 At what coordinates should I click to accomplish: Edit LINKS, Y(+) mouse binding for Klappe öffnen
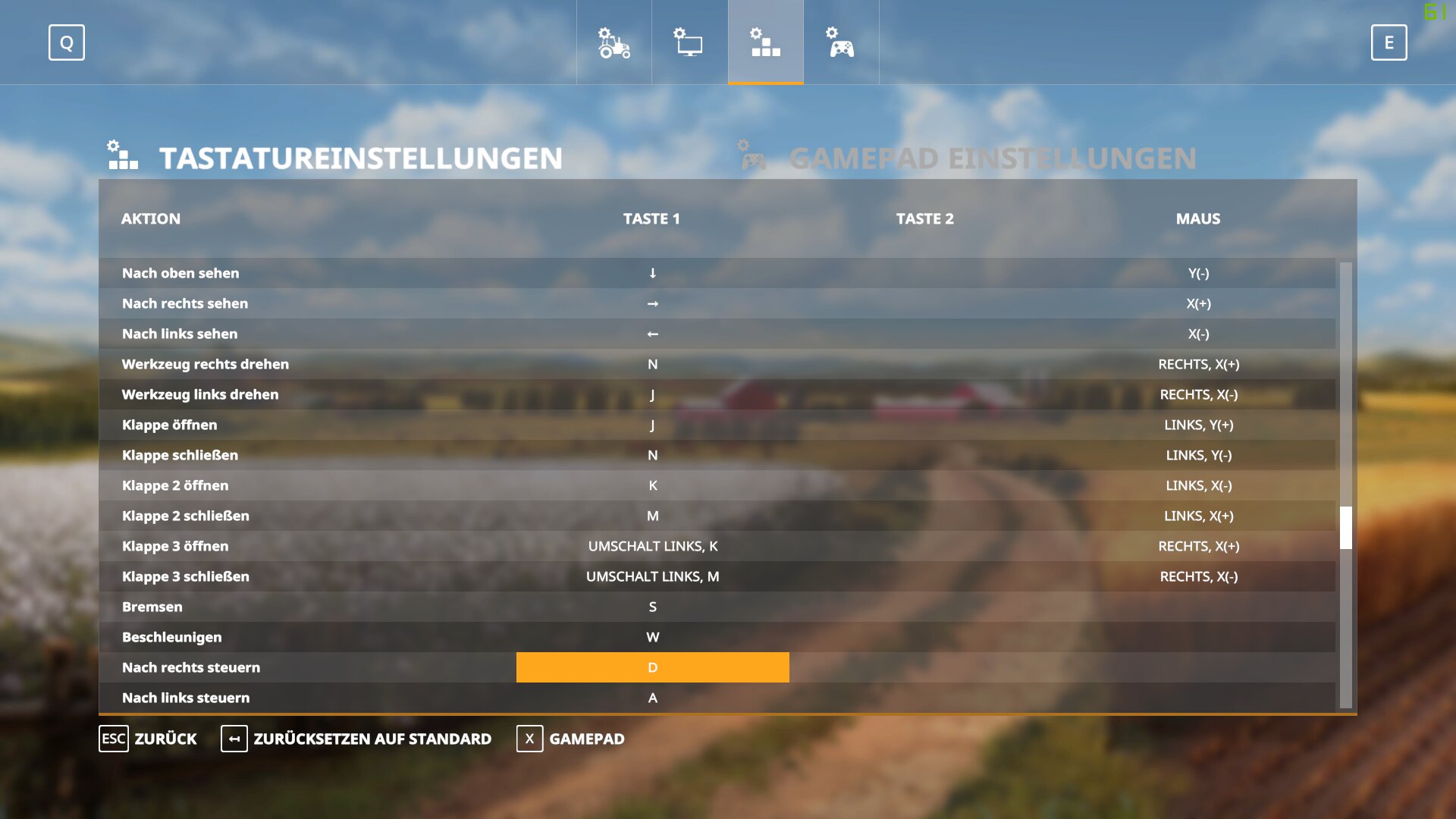pos(1198,425)
